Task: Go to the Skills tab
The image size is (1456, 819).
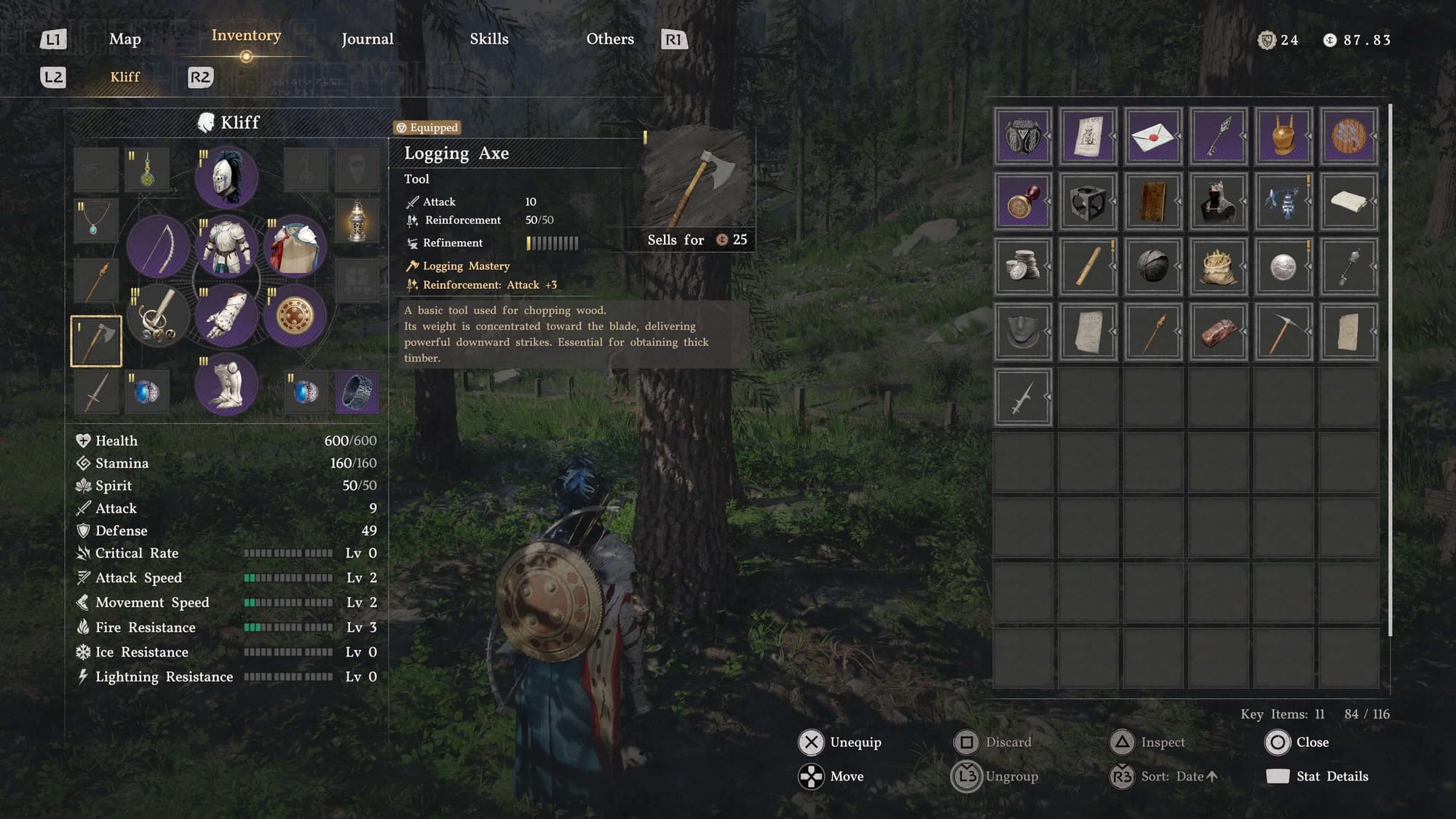Action: (x=488, y=39)
